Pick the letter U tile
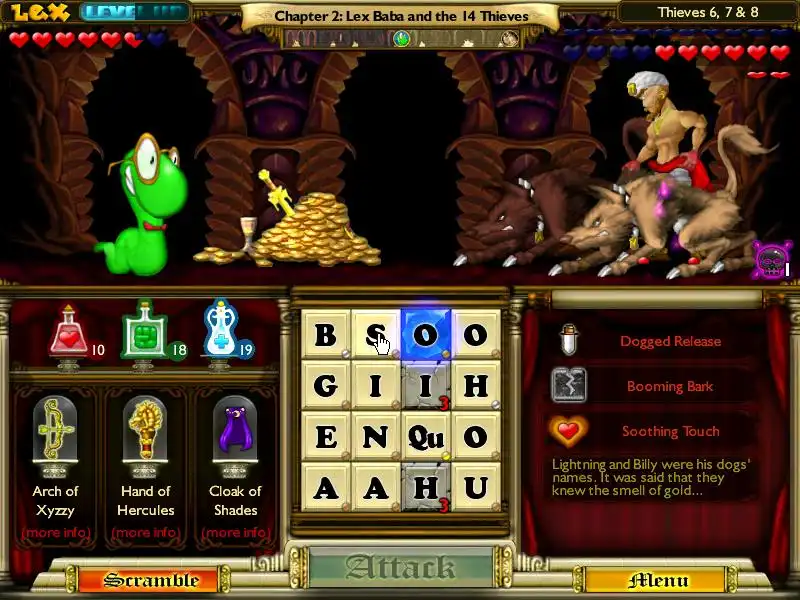 (475, 488)
